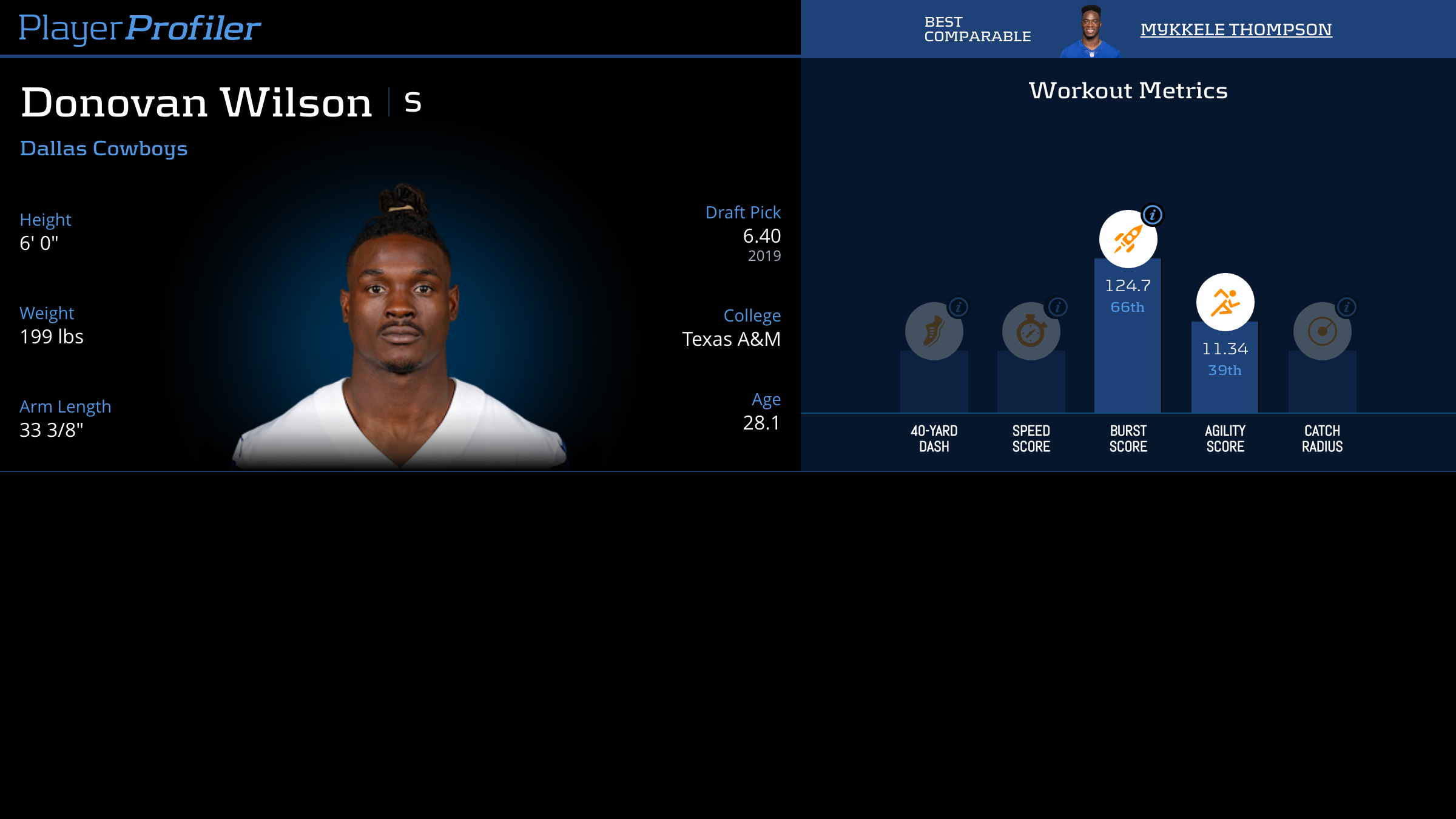The height and width of the screenshot is (819, 1456).
Task: Select the Agility Score runner icon
Action: 1225,302
